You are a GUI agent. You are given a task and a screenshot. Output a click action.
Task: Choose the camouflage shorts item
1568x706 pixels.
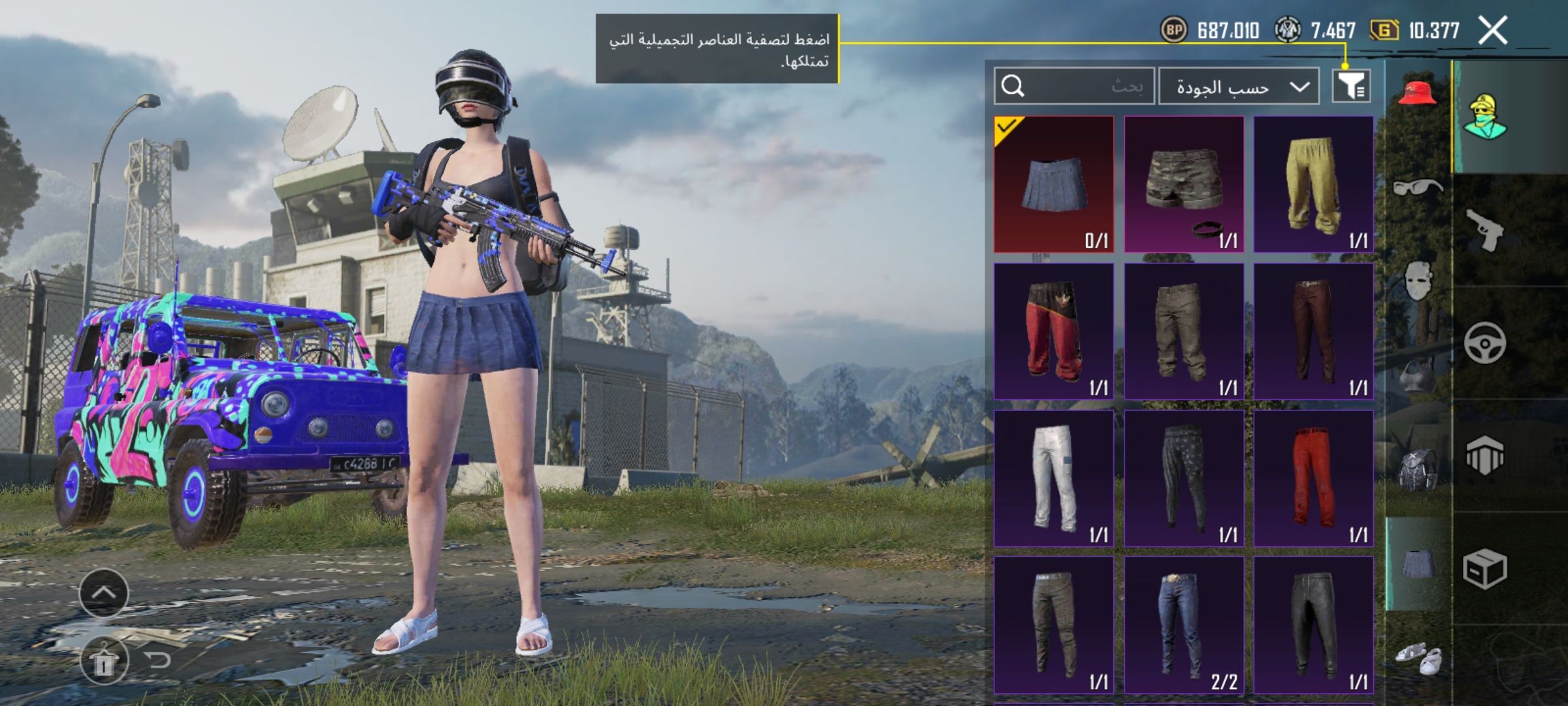(1183, 184)
